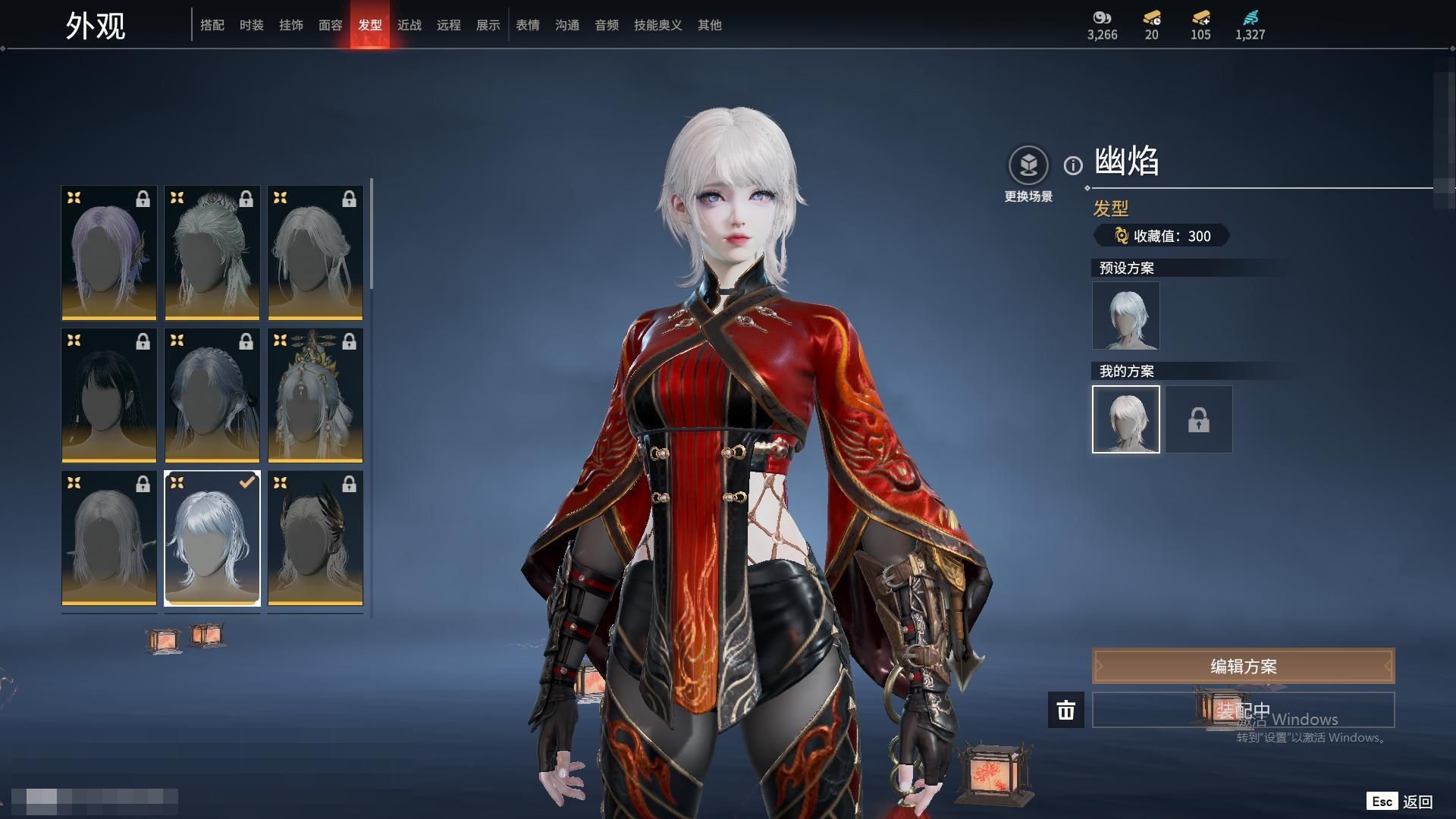This screenshot has width=1456, height=819.
Task: Show the 表情 tab
Action: (x=527, y=25)
